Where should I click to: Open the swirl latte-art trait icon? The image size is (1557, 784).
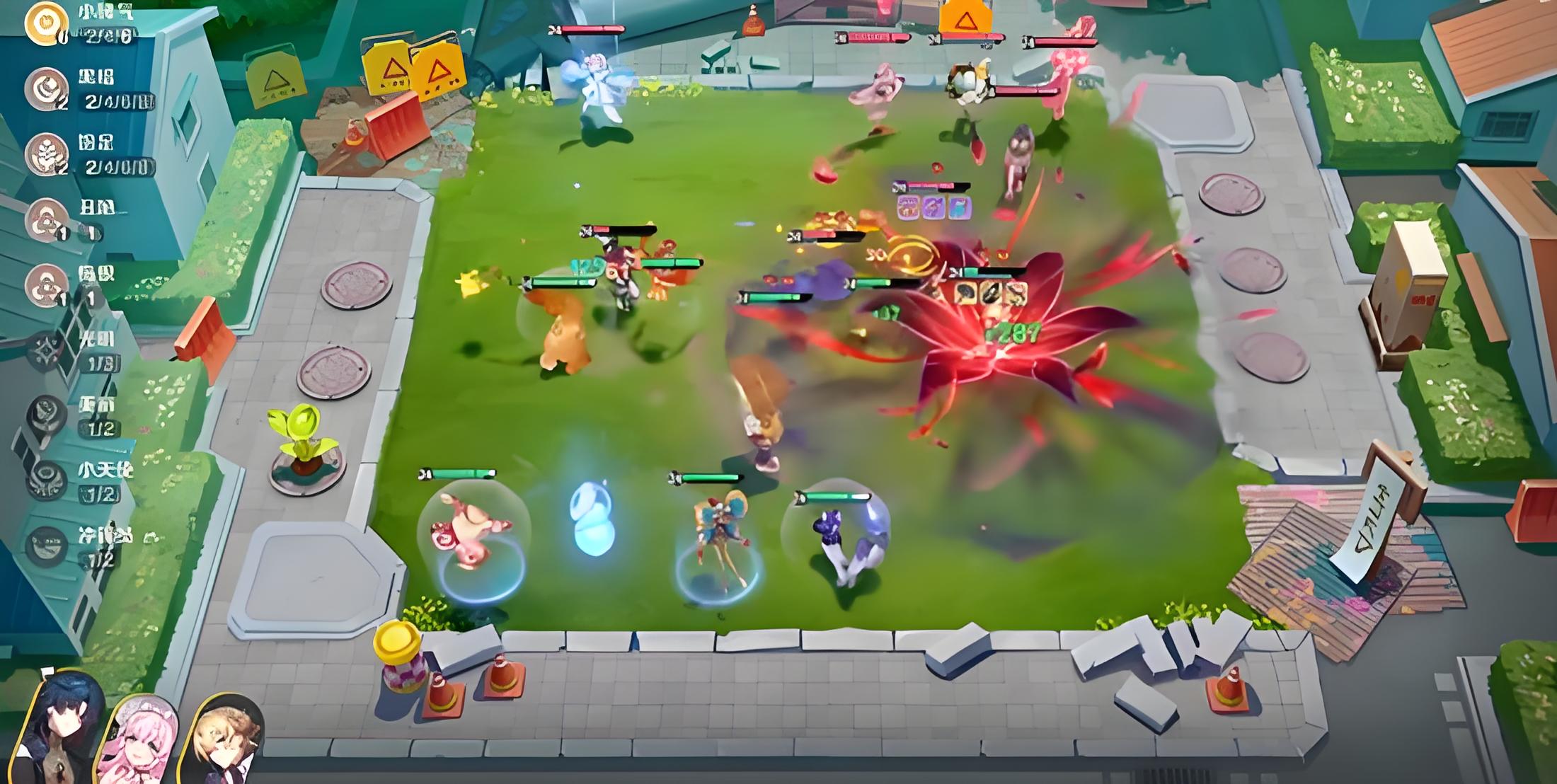(46, 88)
